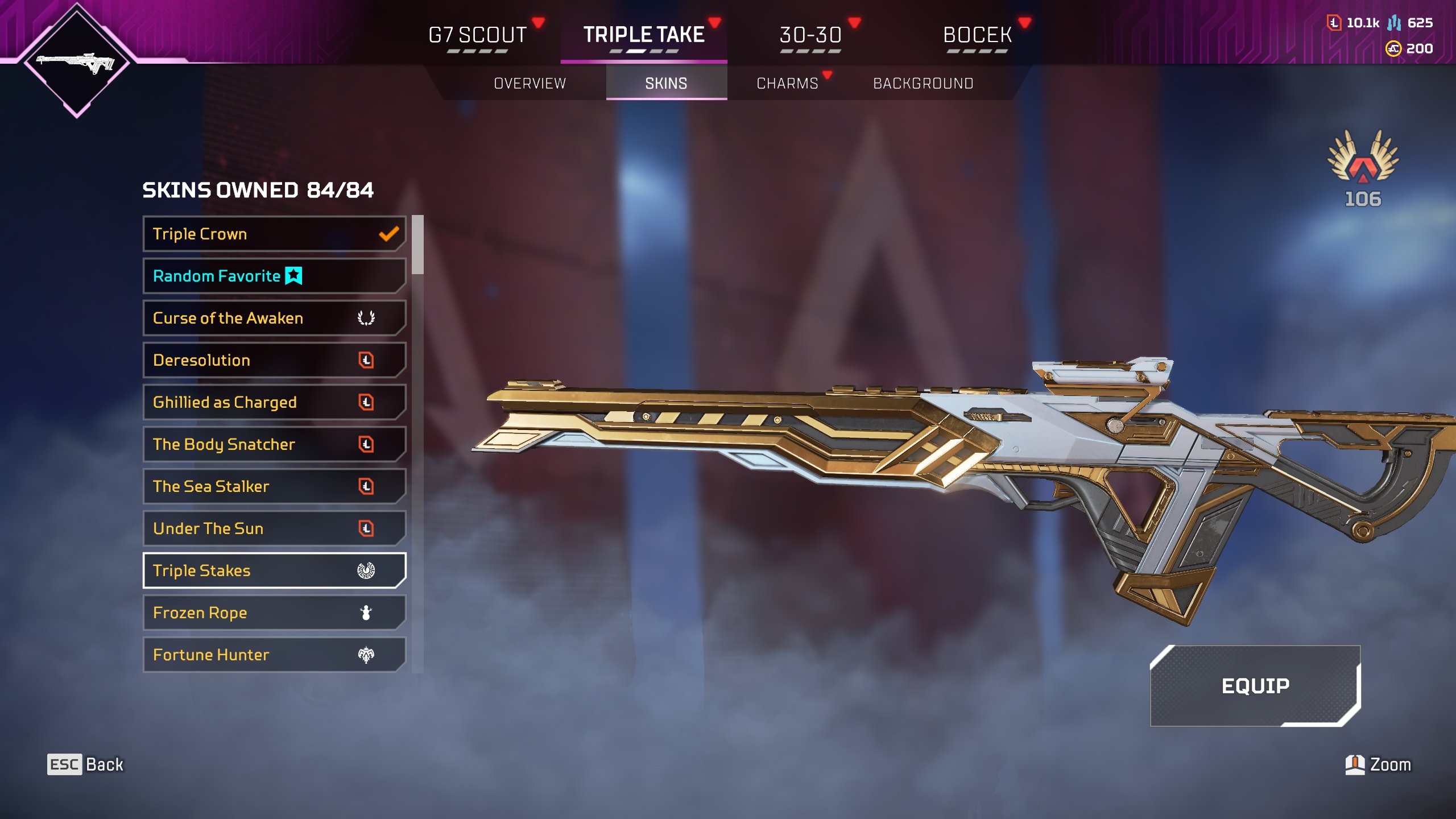
Task: Select the Curse of the Awaken skin
Action: [274, 318]
